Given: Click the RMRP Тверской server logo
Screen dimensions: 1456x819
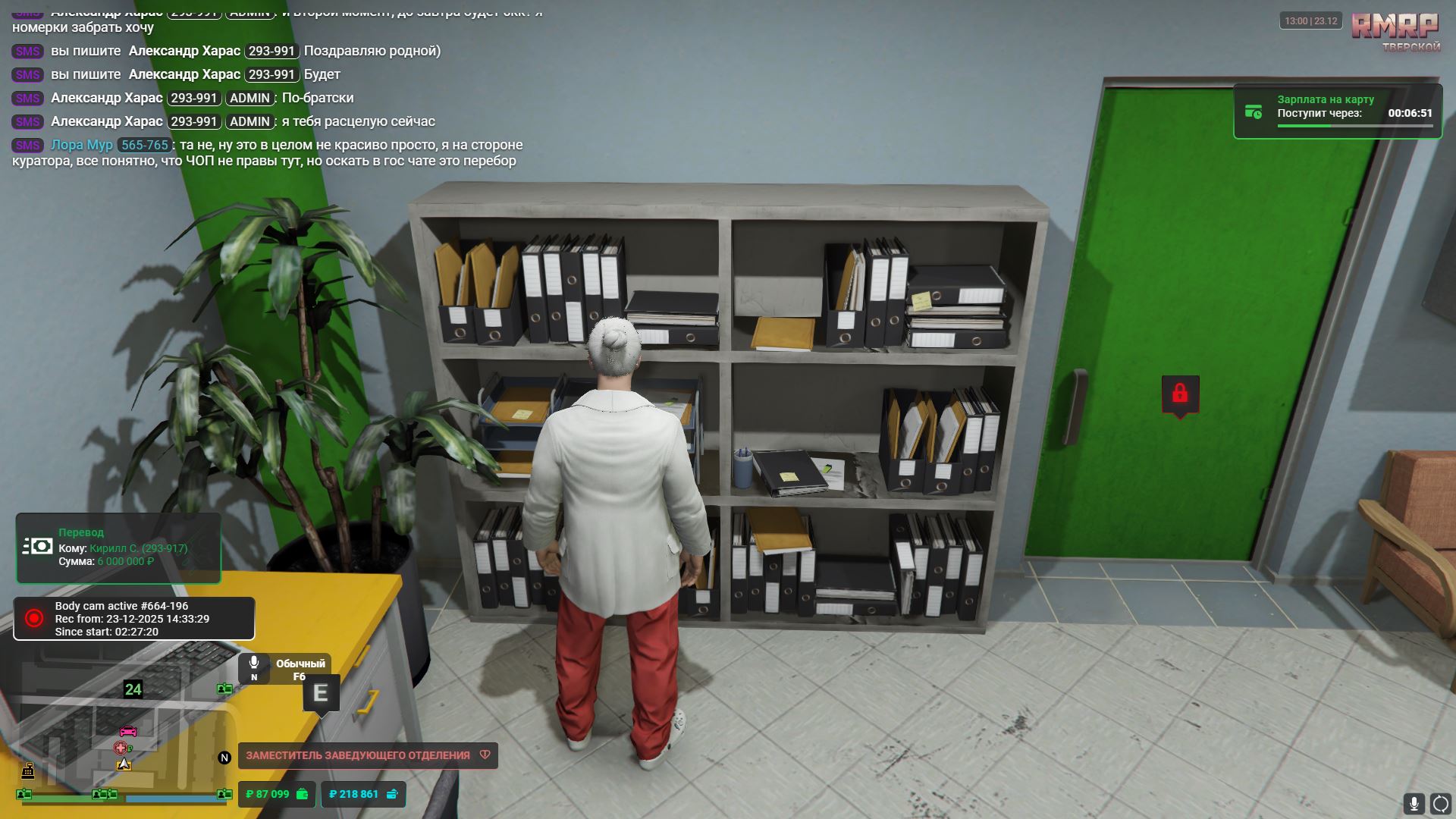Looking at the screenshot, I should [x=1395, y=31].
